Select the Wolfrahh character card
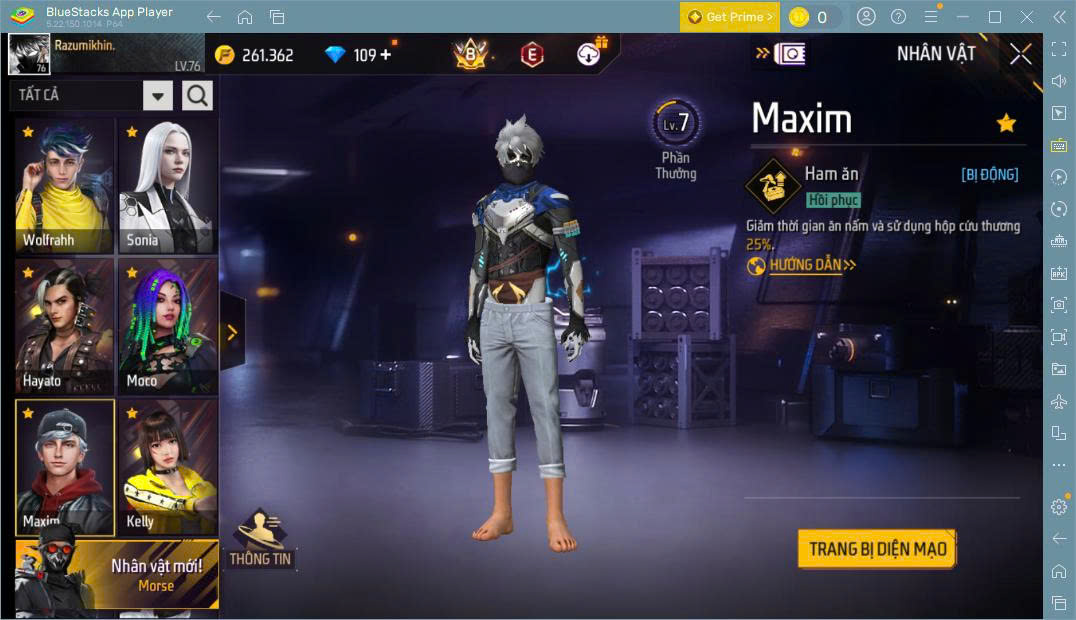The image size is (1076, 620). (65, 187)
